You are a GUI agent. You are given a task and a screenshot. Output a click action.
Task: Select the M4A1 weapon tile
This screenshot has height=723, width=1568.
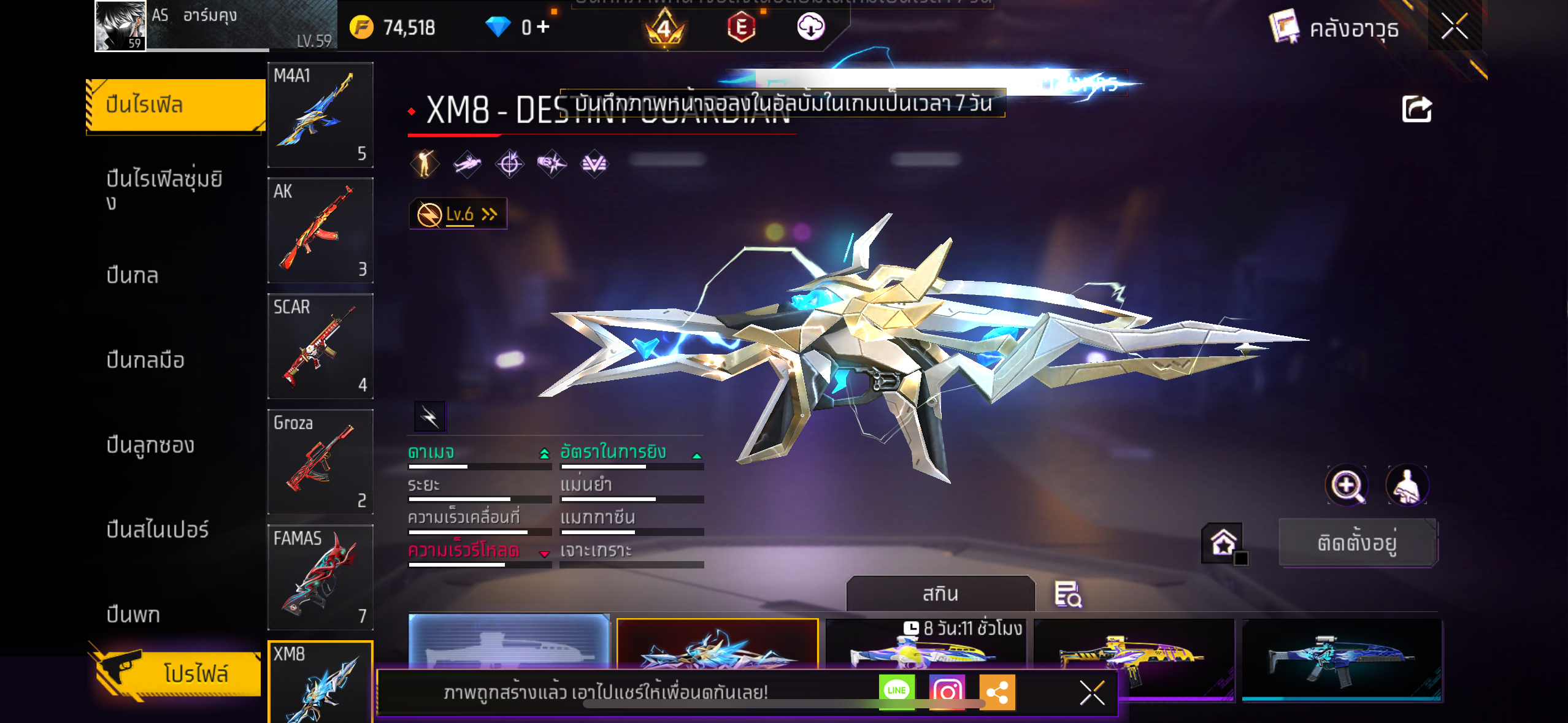pos(320,115)
